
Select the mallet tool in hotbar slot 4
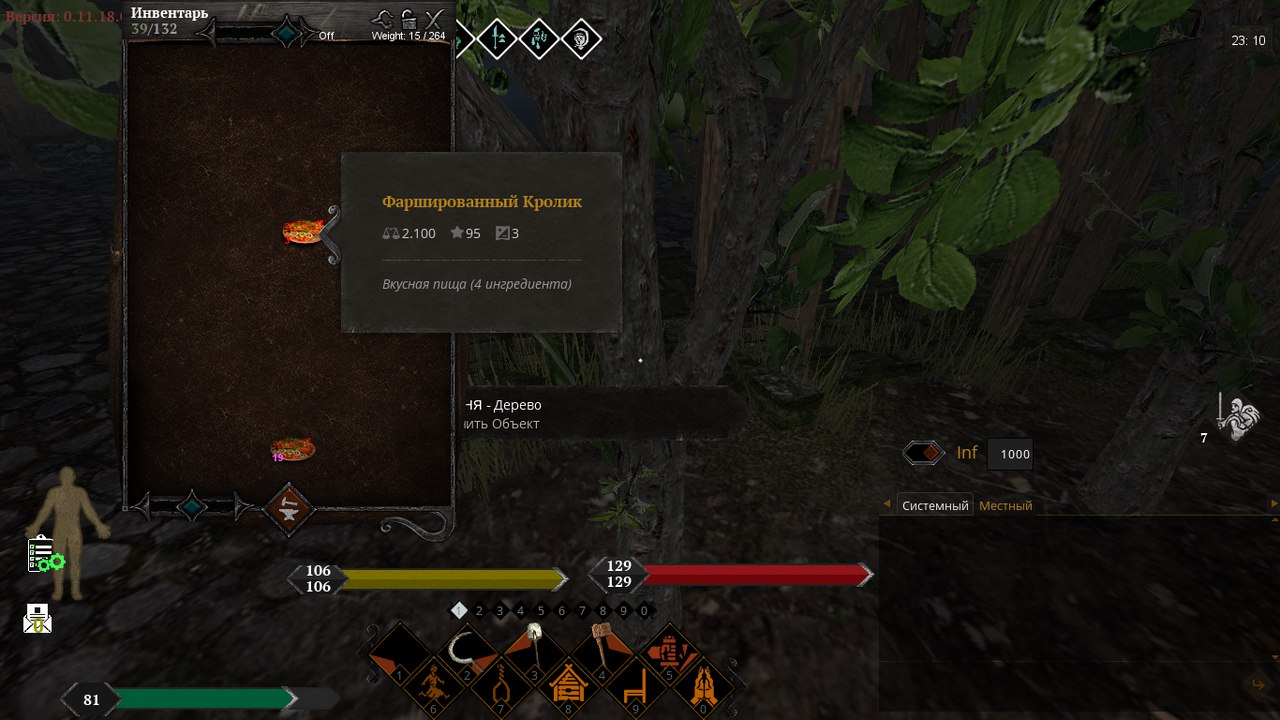[598, 650]
